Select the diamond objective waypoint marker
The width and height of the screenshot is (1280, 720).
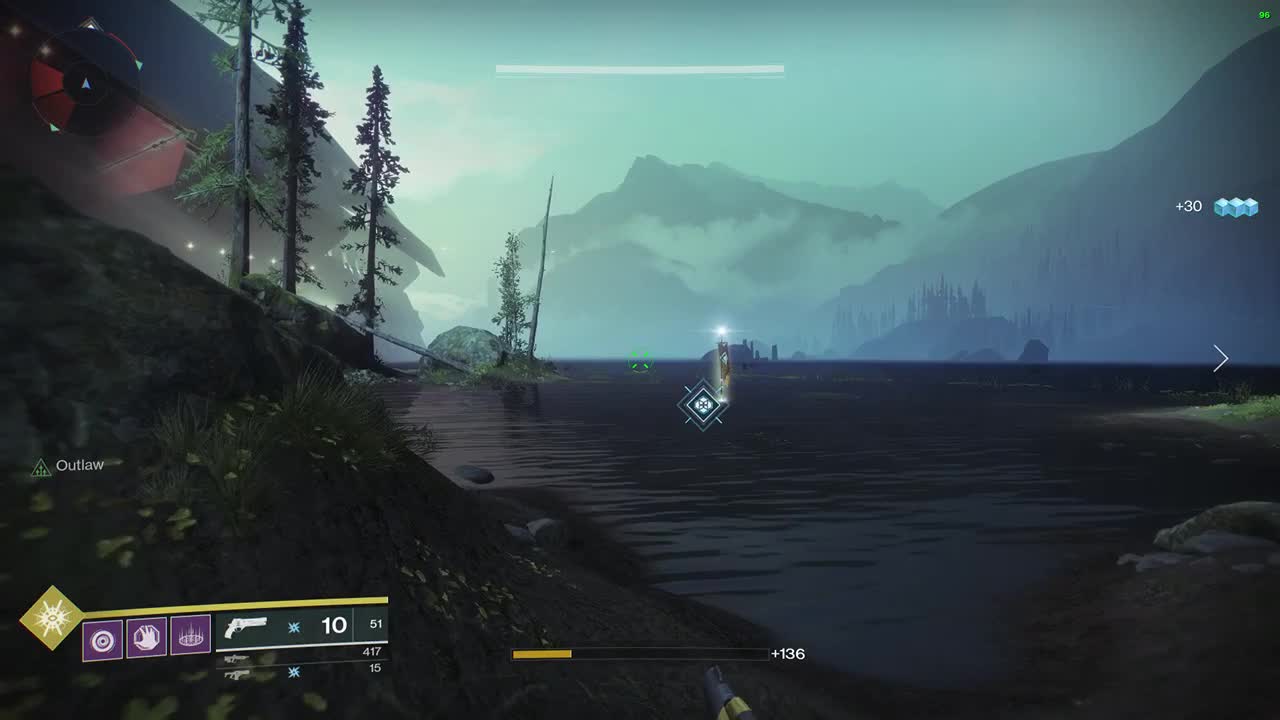pos(703,405)
